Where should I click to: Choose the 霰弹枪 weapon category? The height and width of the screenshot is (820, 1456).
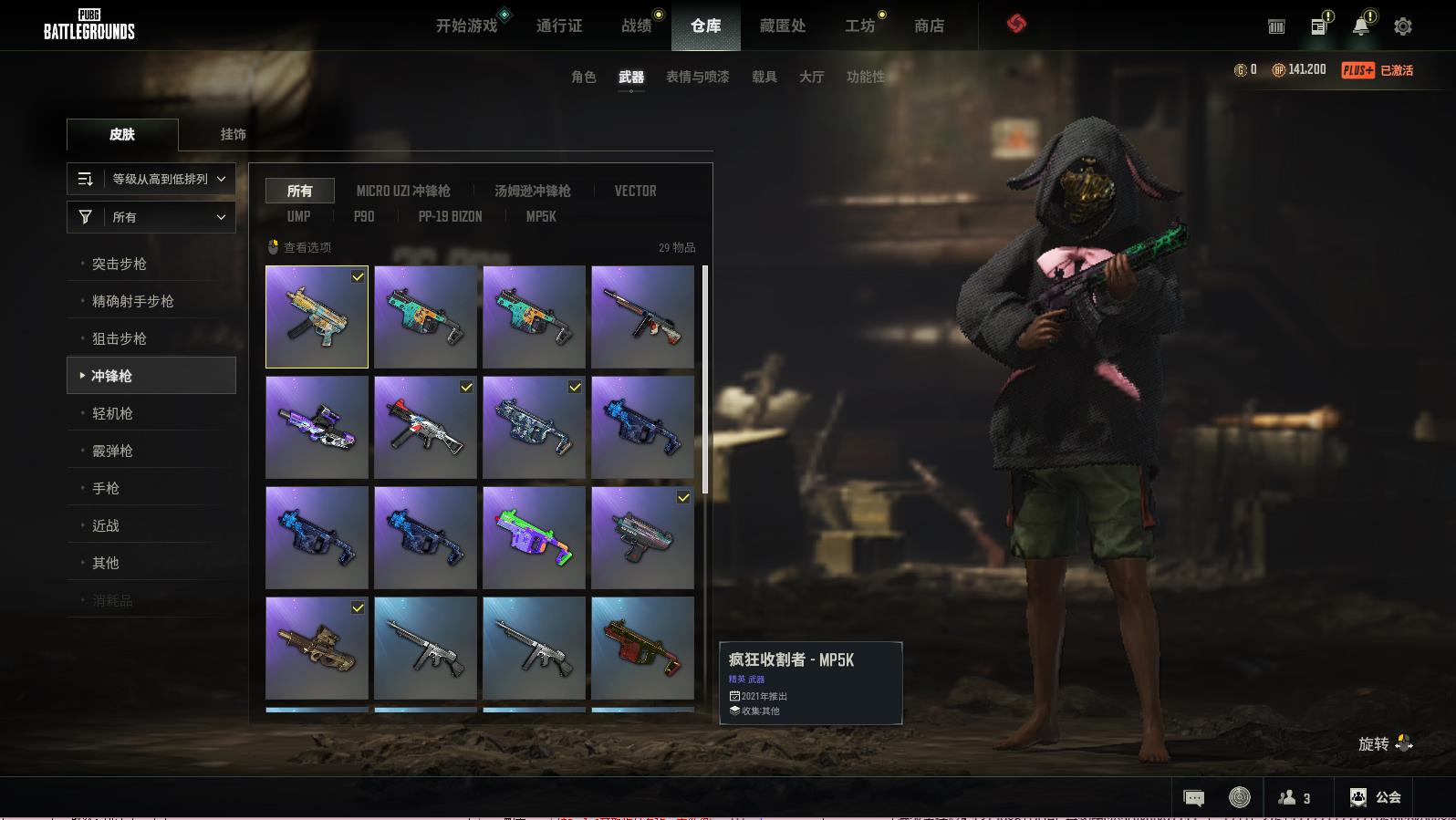click(x=112, y=451)
